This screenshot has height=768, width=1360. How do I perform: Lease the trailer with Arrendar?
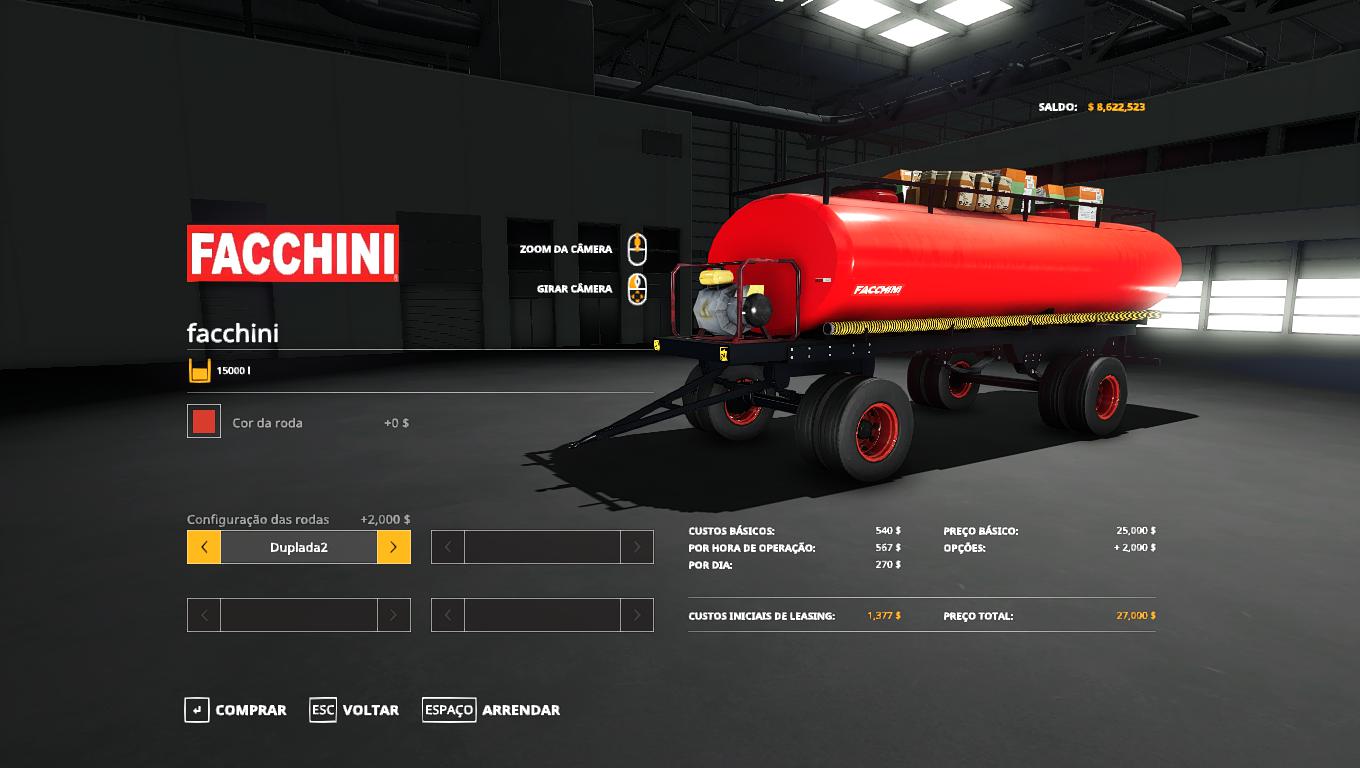pyautogui.click(x=491, y=710)
